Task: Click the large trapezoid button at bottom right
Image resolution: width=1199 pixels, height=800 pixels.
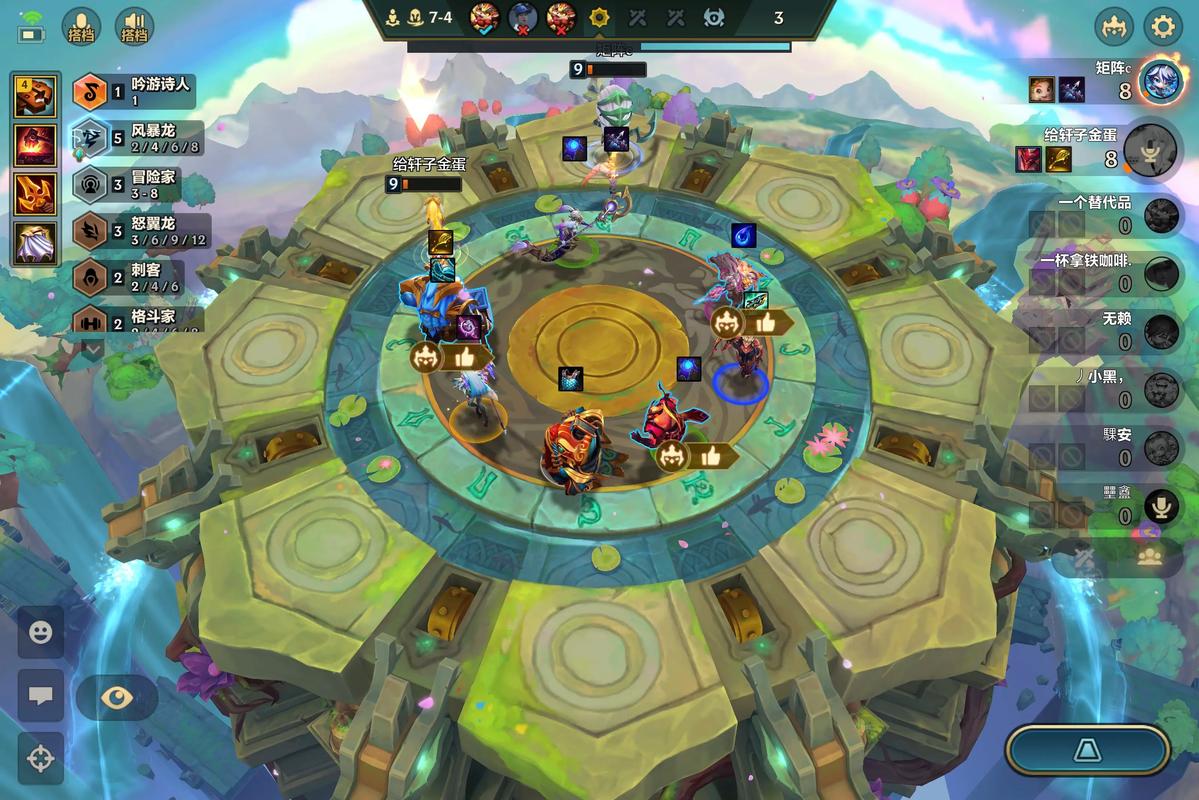Action: [1088, 750]
